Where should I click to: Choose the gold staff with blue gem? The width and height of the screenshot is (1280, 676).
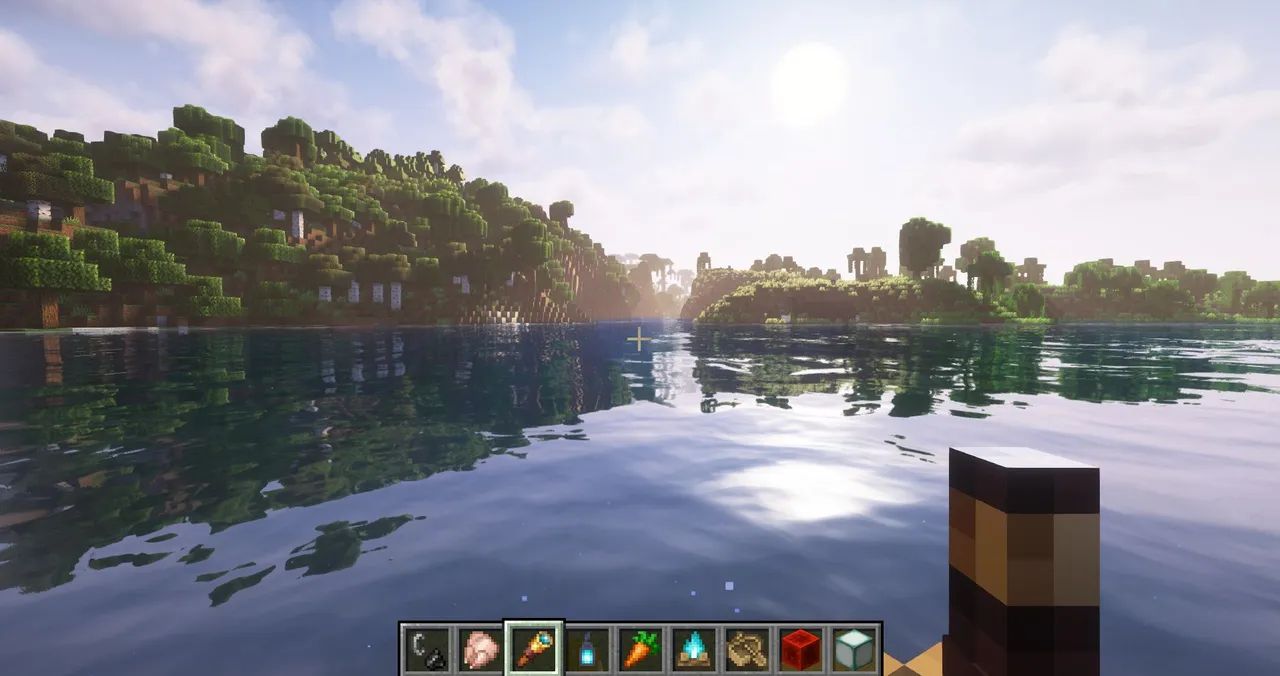534,649
